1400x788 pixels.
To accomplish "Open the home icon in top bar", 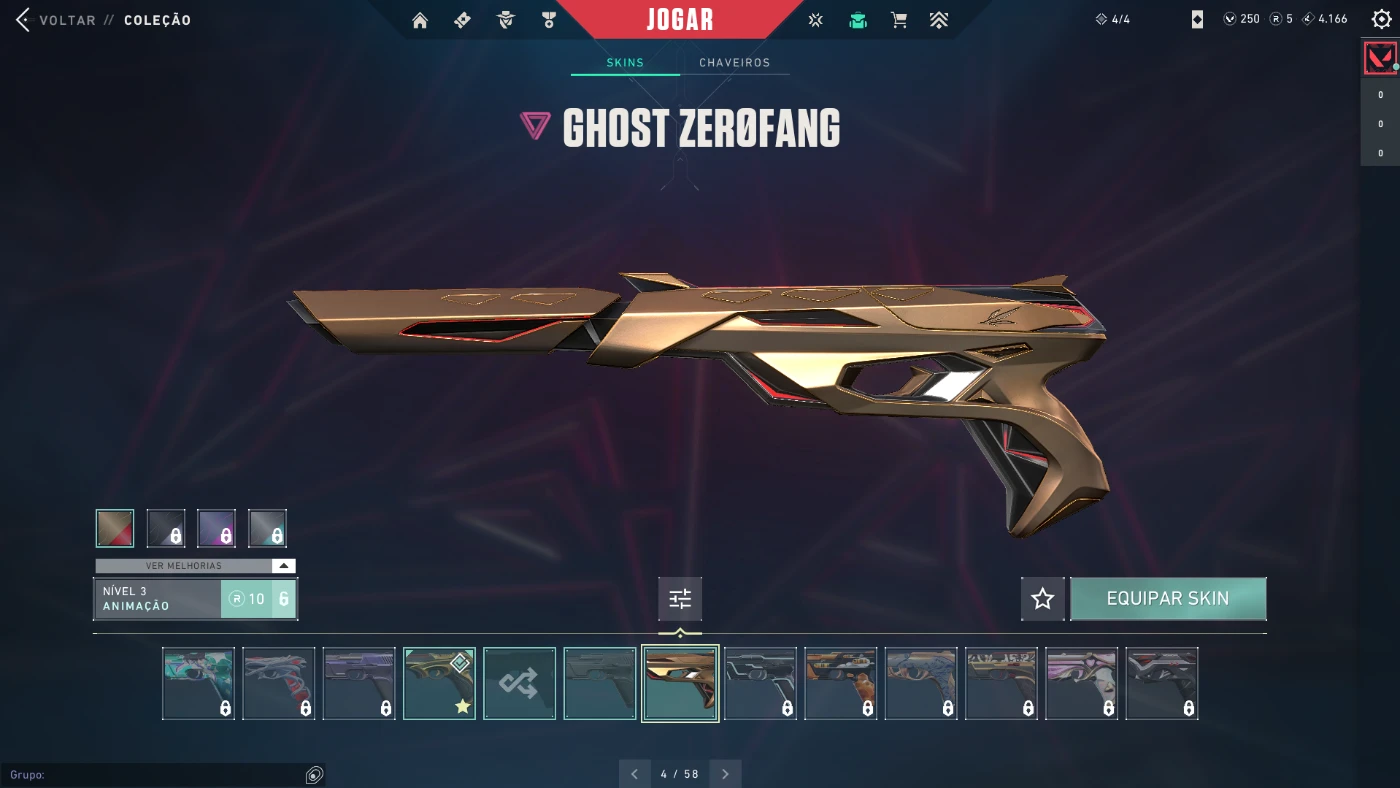I will [420, 20].
